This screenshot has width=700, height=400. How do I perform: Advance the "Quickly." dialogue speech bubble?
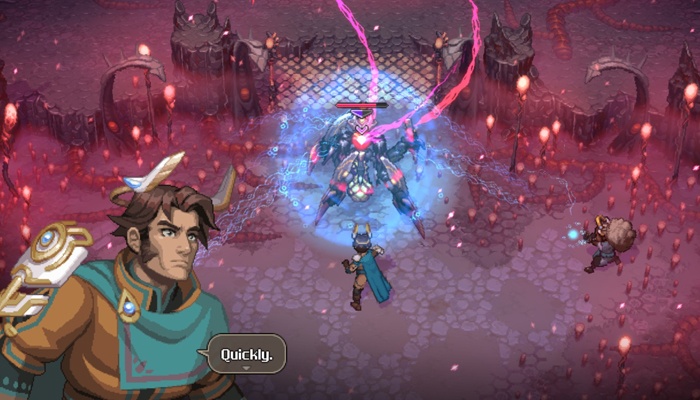246,354
